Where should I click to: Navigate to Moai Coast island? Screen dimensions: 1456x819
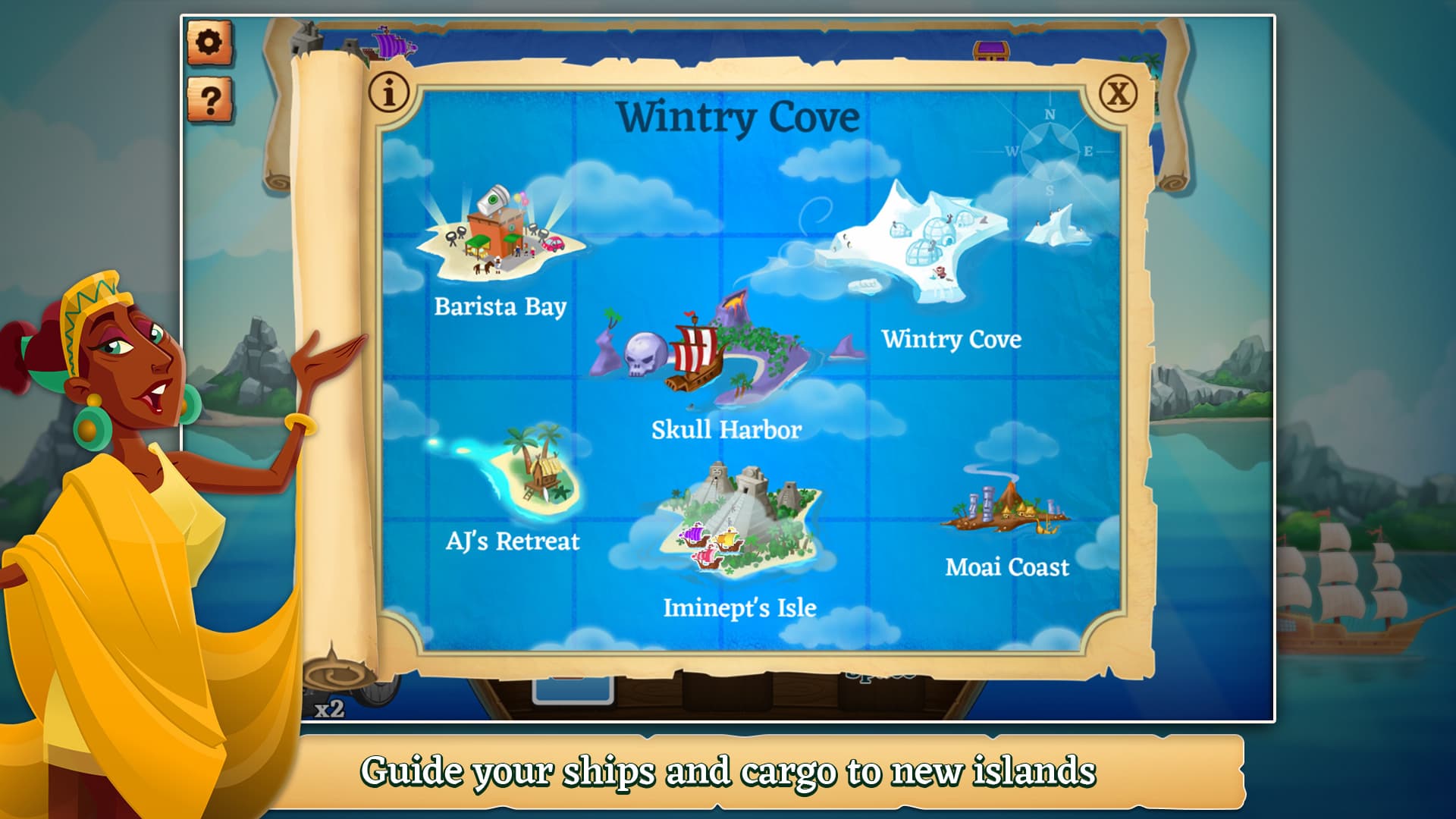point(1009,508)
